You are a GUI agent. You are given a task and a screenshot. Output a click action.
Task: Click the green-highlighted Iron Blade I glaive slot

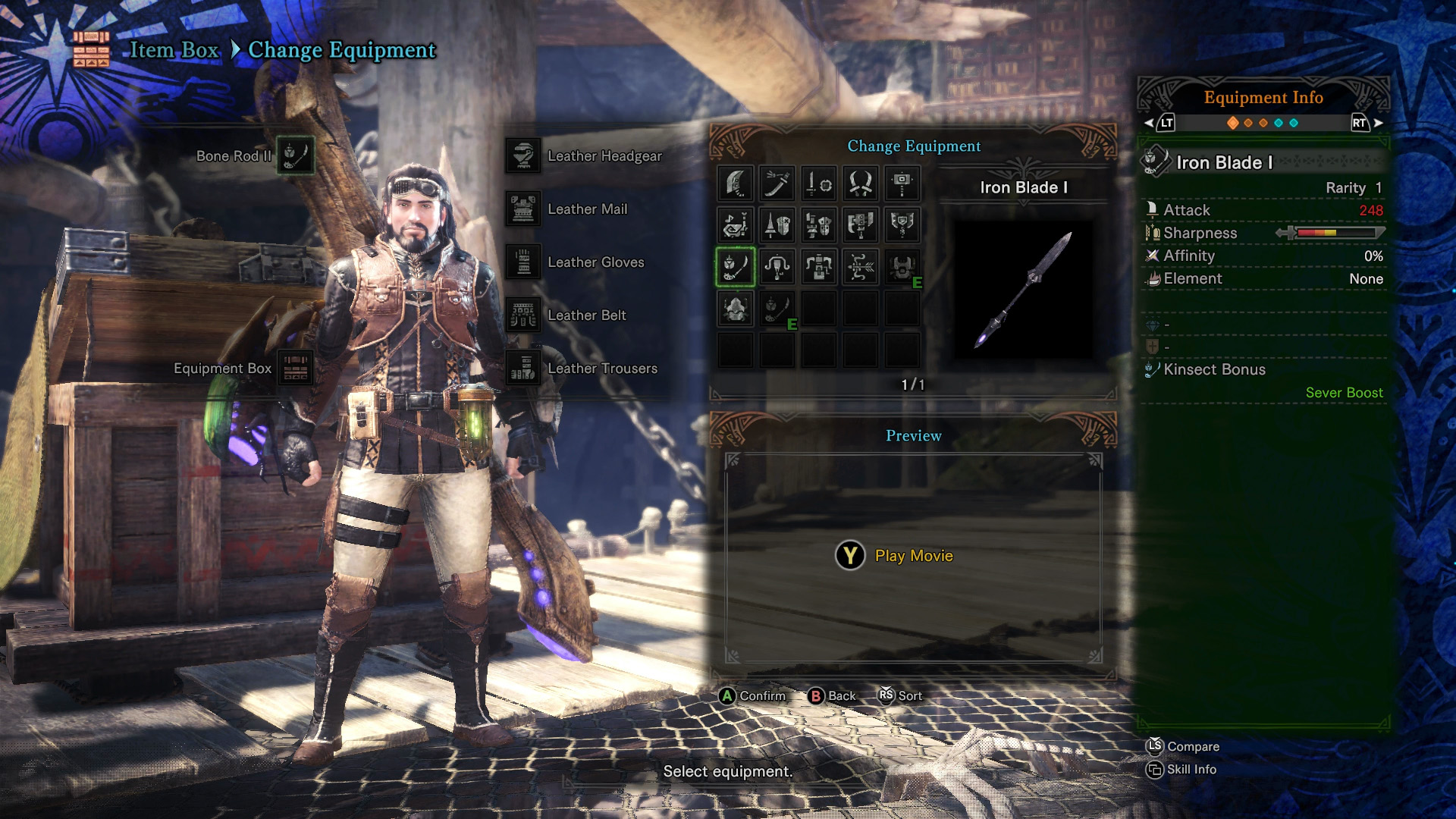(736, 267)
